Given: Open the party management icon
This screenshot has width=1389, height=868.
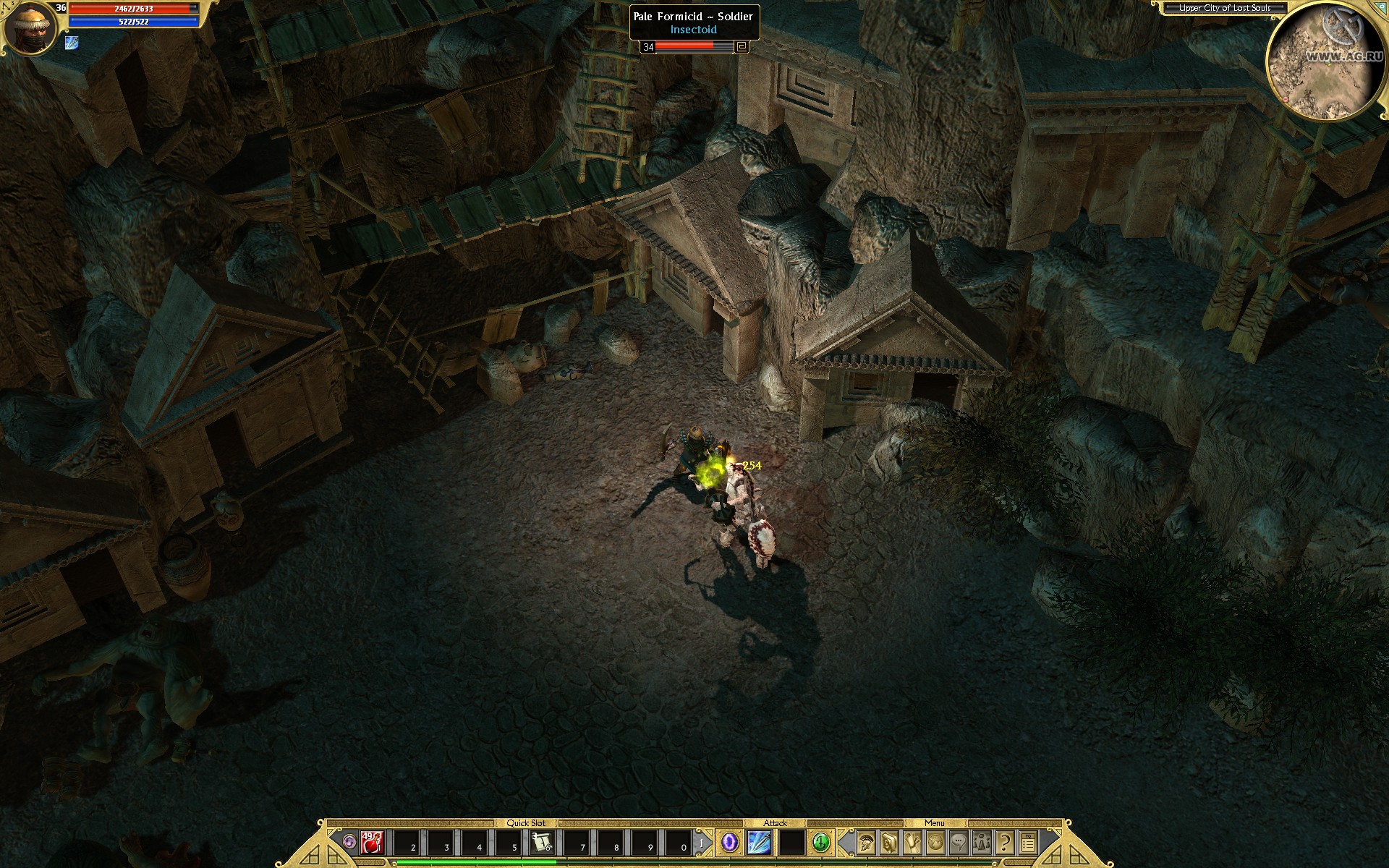Looking at the screenshot, I should [982, 842].
